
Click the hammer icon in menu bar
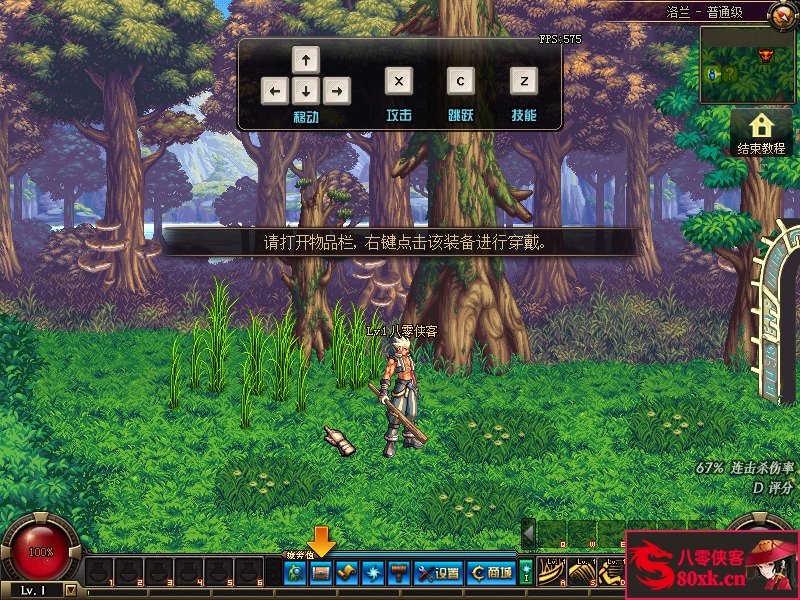(x=397, y=573)
